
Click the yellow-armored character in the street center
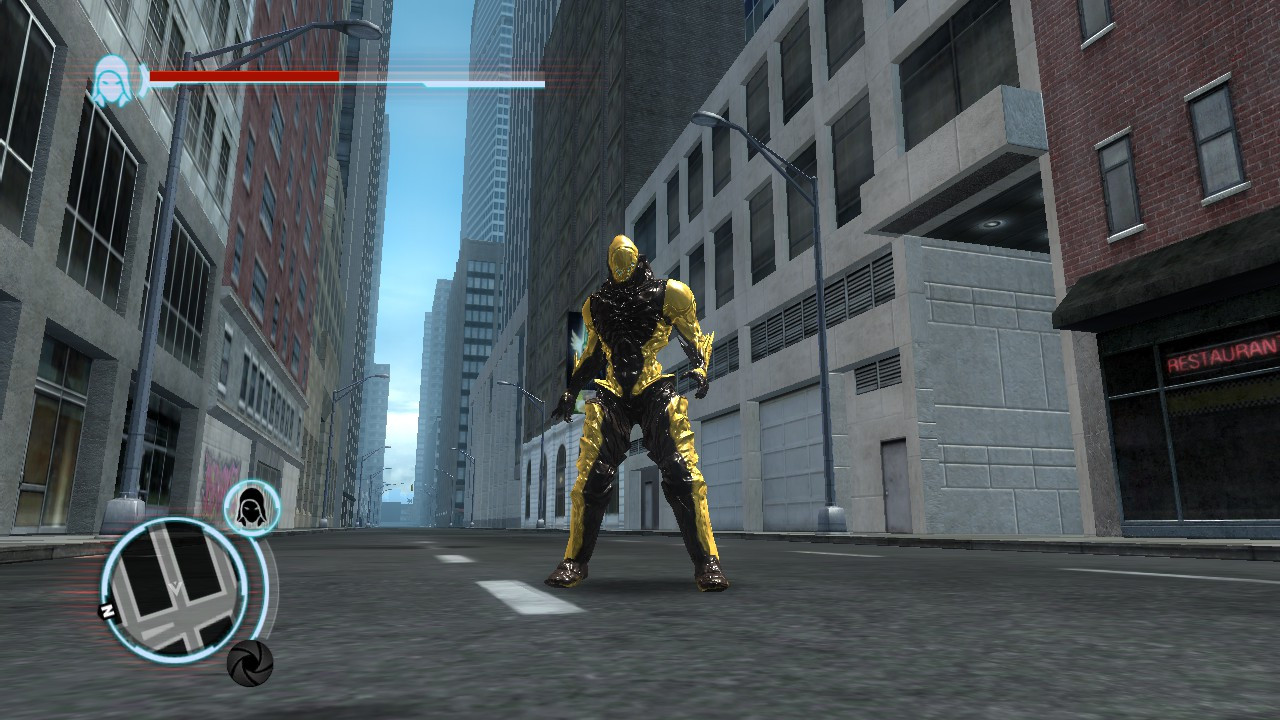[x=635, y=400]
